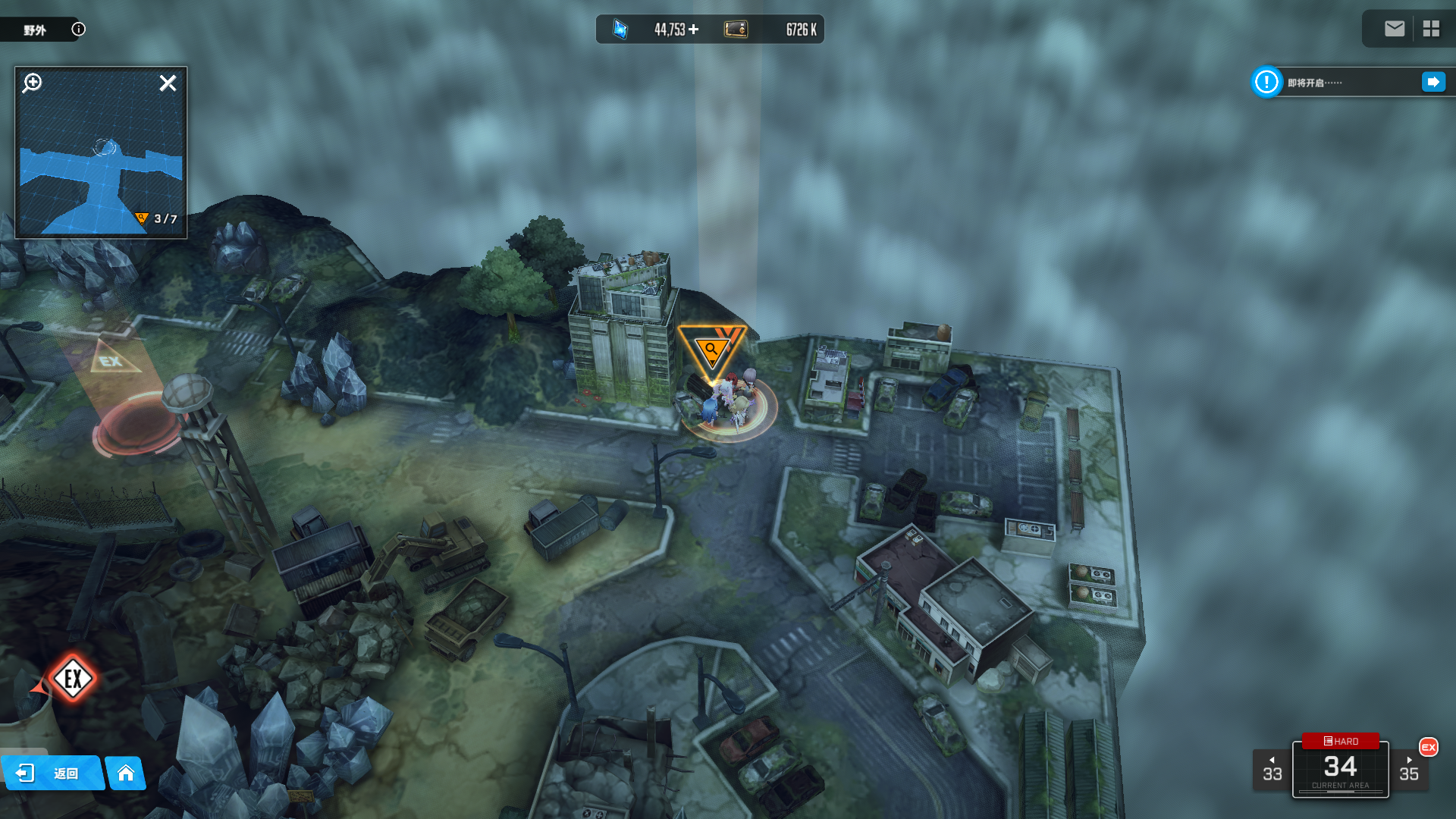1456x819 pixels.
Task: Tap the red EX diamond marker
Action: pos(73,679)
